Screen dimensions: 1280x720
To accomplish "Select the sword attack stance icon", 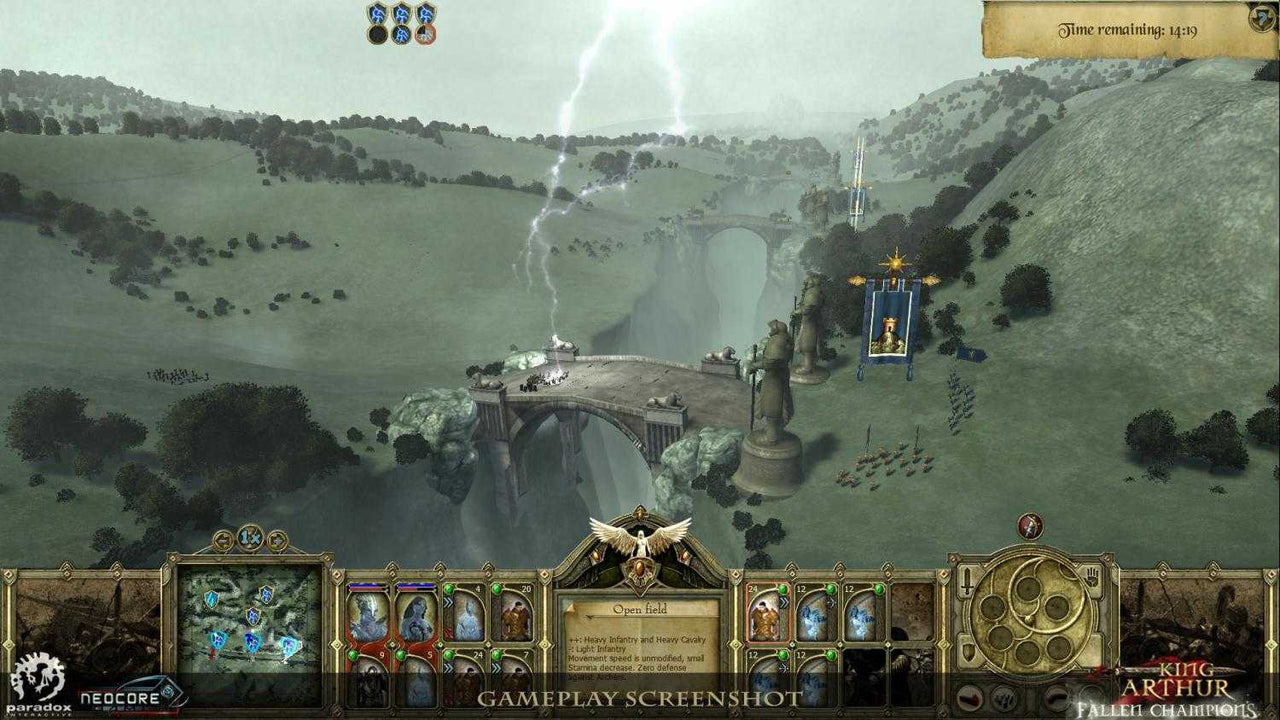I will point(966,580).
